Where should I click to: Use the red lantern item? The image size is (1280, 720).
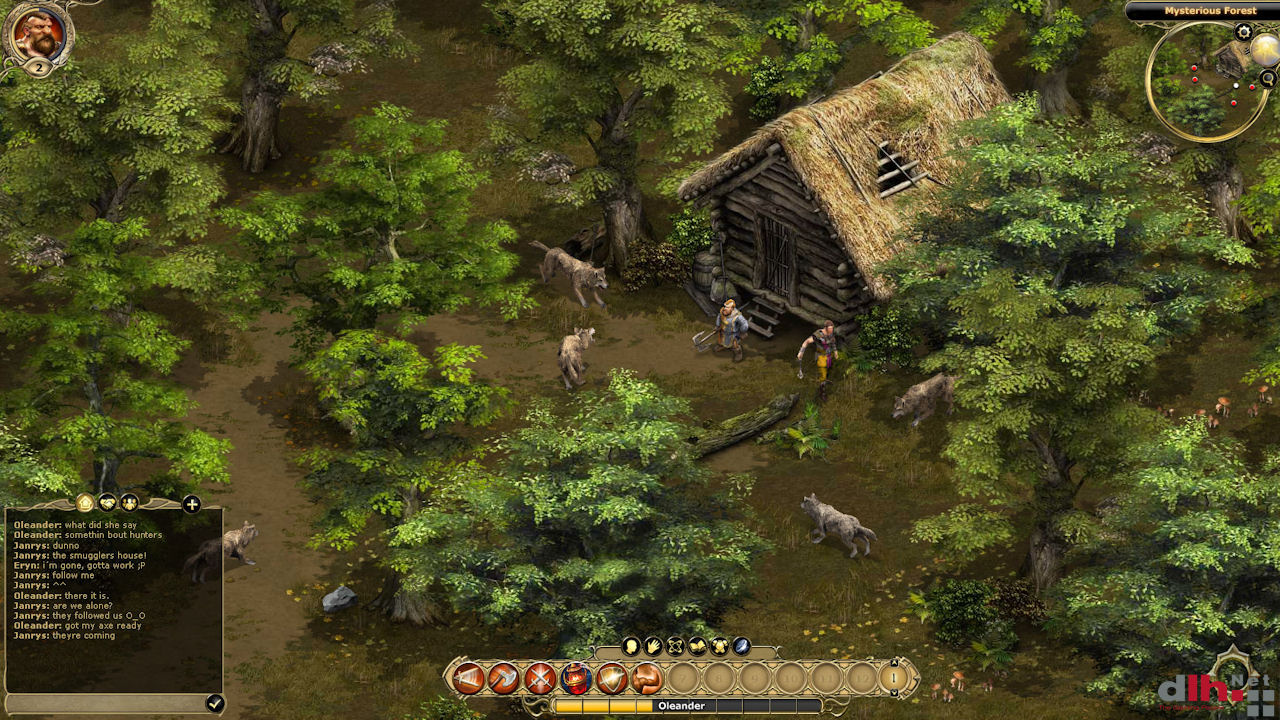click(576, 679)
